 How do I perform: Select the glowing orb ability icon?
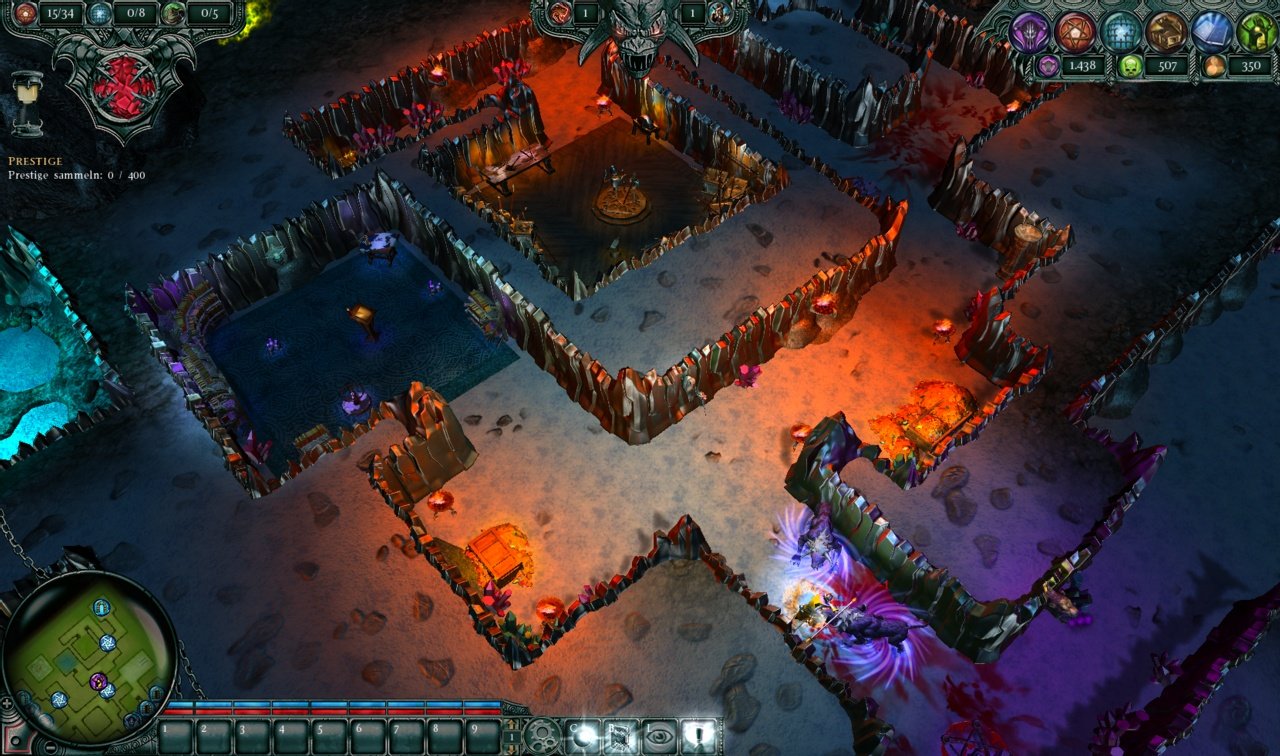coord(583,737)
